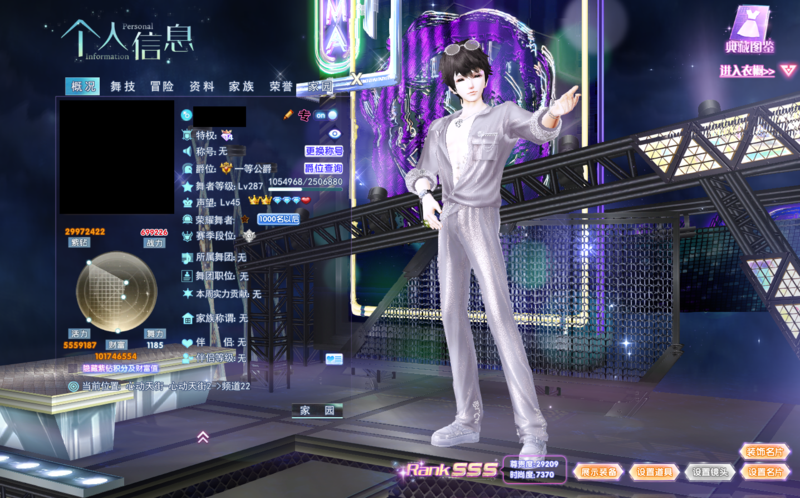Image resolution: width=800 pixels, height=498 pixels.
Task: Click the 家园 home button
Action: [x=318, y=410]
